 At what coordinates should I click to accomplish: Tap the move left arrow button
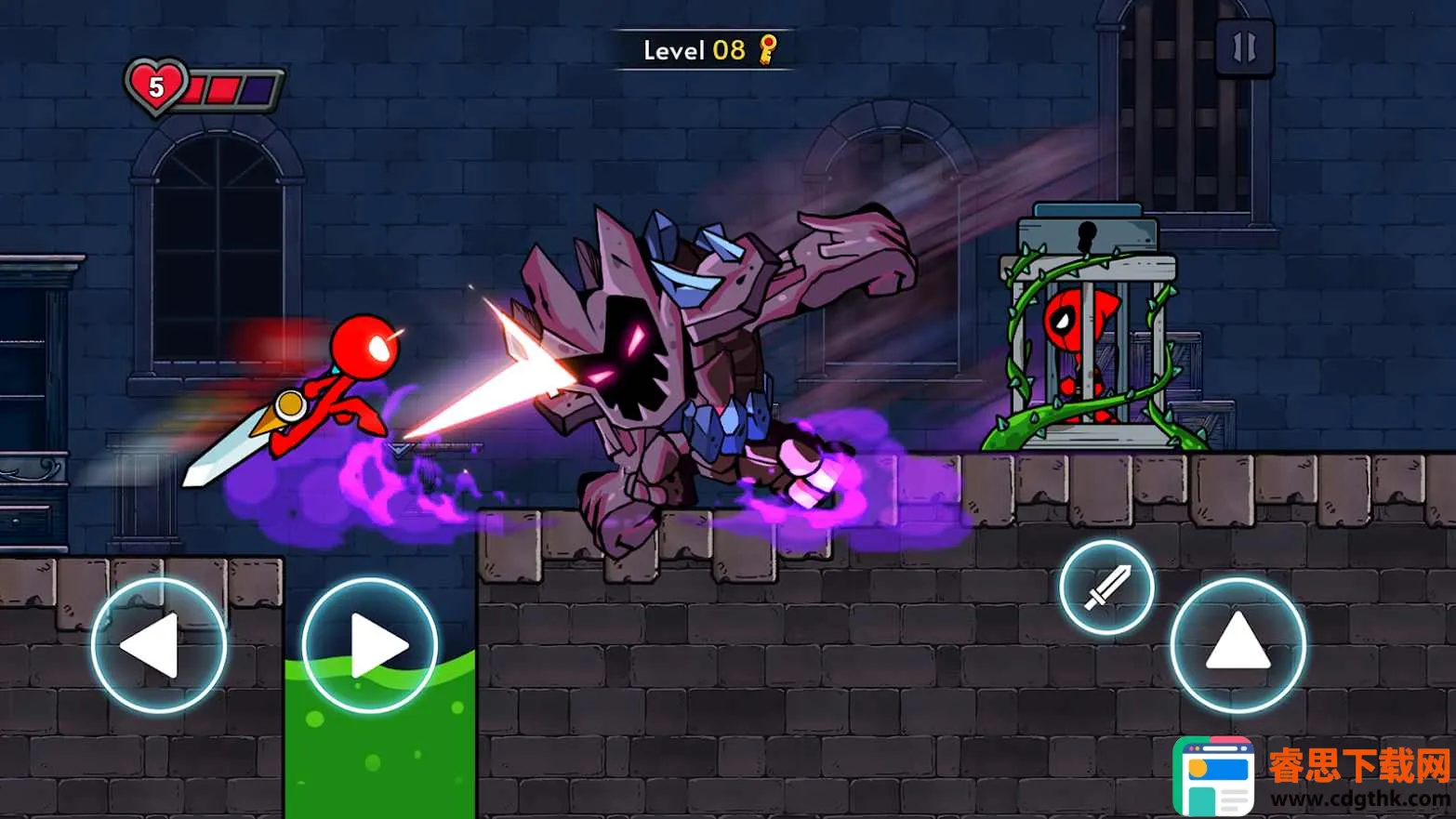(159, 645)
